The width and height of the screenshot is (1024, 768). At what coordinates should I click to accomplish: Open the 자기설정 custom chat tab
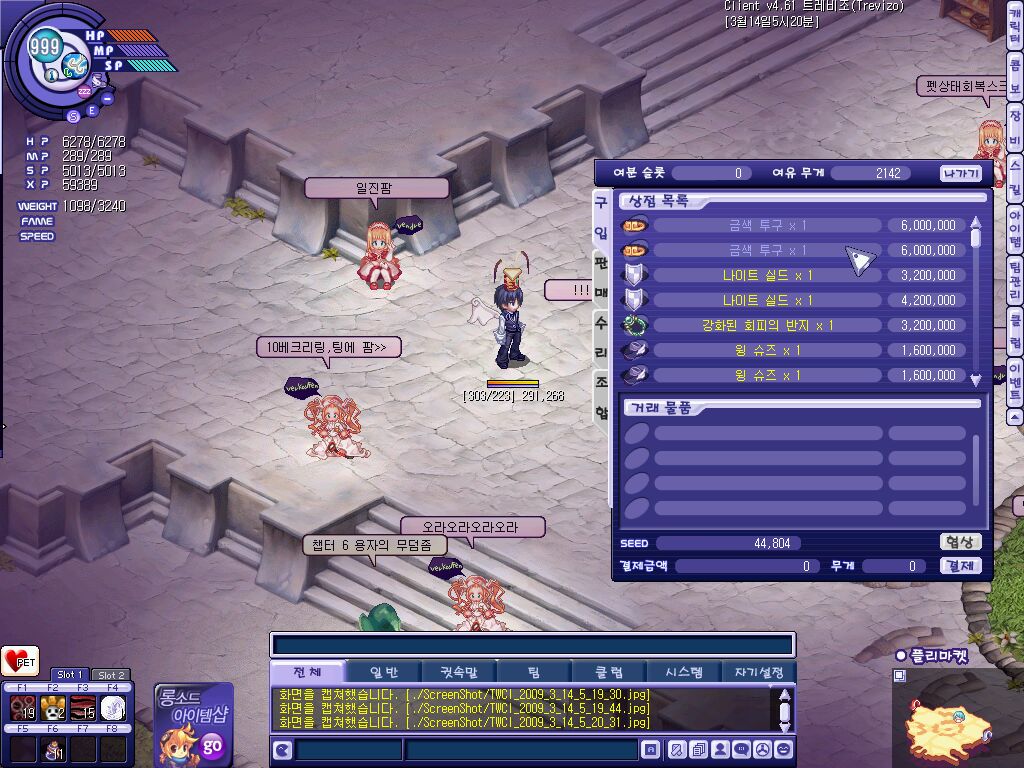(759, 672)
